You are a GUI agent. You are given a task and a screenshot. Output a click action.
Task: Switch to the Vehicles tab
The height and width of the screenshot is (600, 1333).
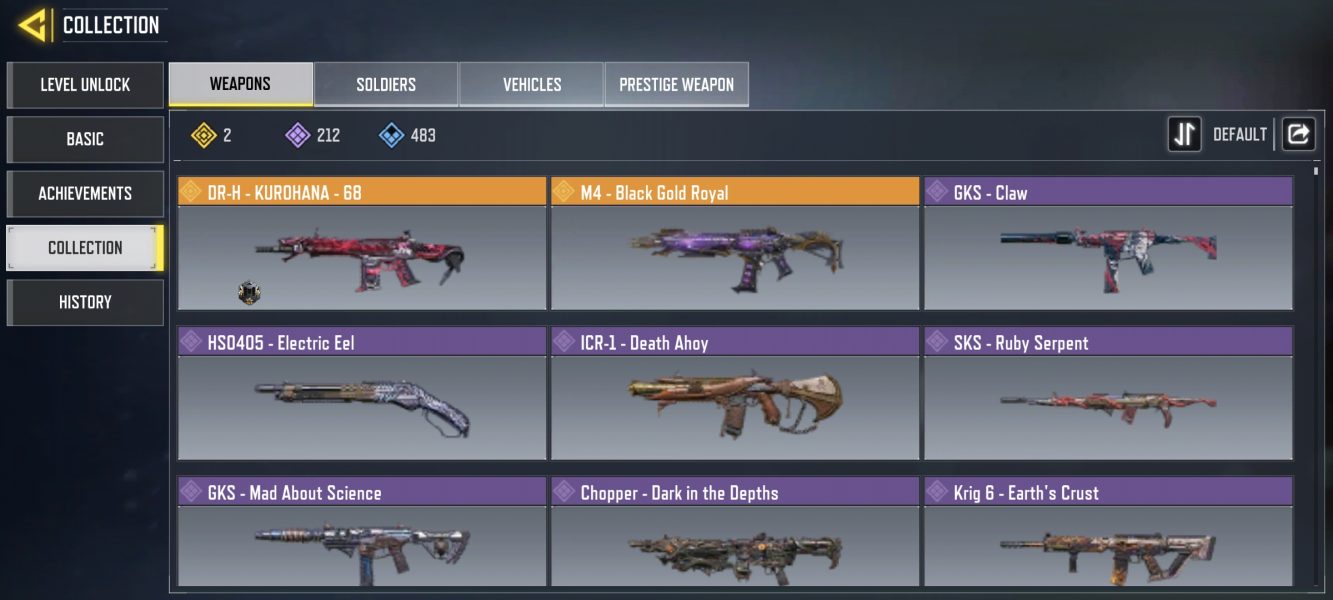[x=531, y=85]
